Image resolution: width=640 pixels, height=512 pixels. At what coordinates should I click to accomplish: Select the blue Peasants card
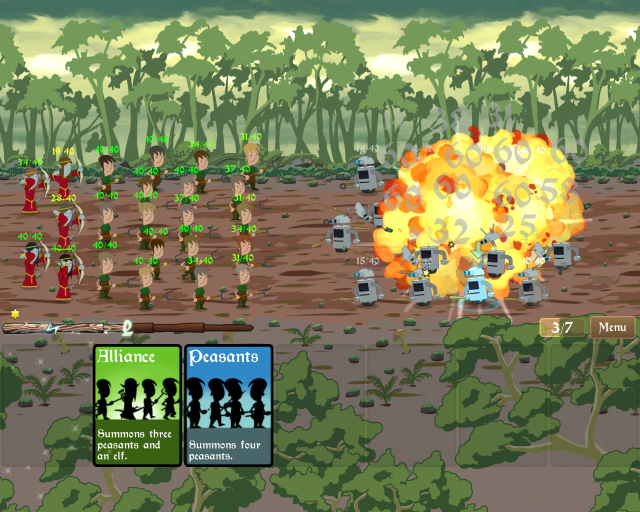[x=228, y=405]
